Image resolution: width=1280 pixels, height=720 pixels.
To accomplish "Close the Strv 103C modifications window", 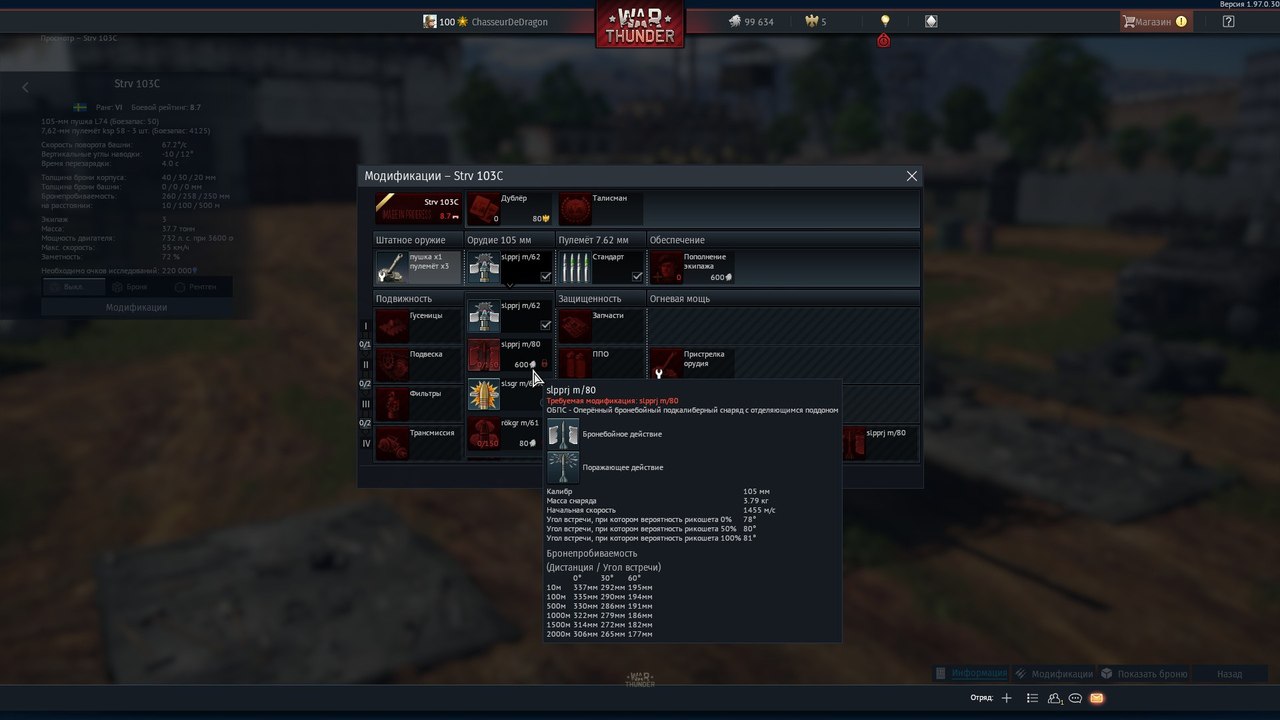I will pyautogui.click(x=911, y=176).
